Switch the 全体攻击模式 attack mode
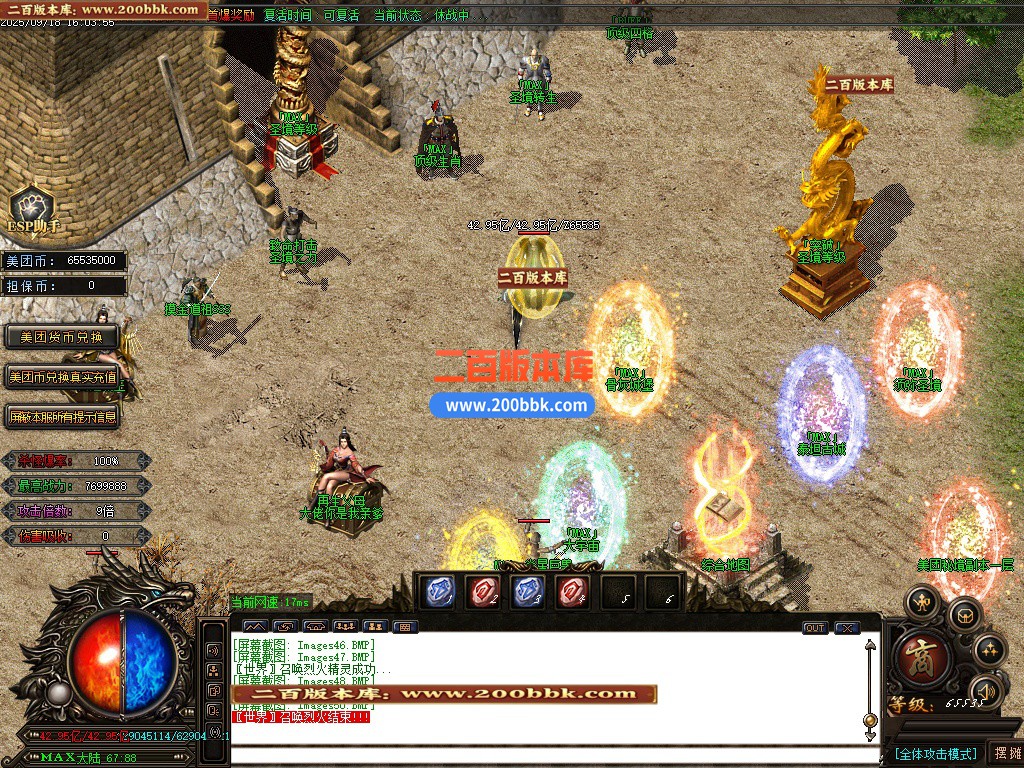1024x768 pixels. (935, 753)
